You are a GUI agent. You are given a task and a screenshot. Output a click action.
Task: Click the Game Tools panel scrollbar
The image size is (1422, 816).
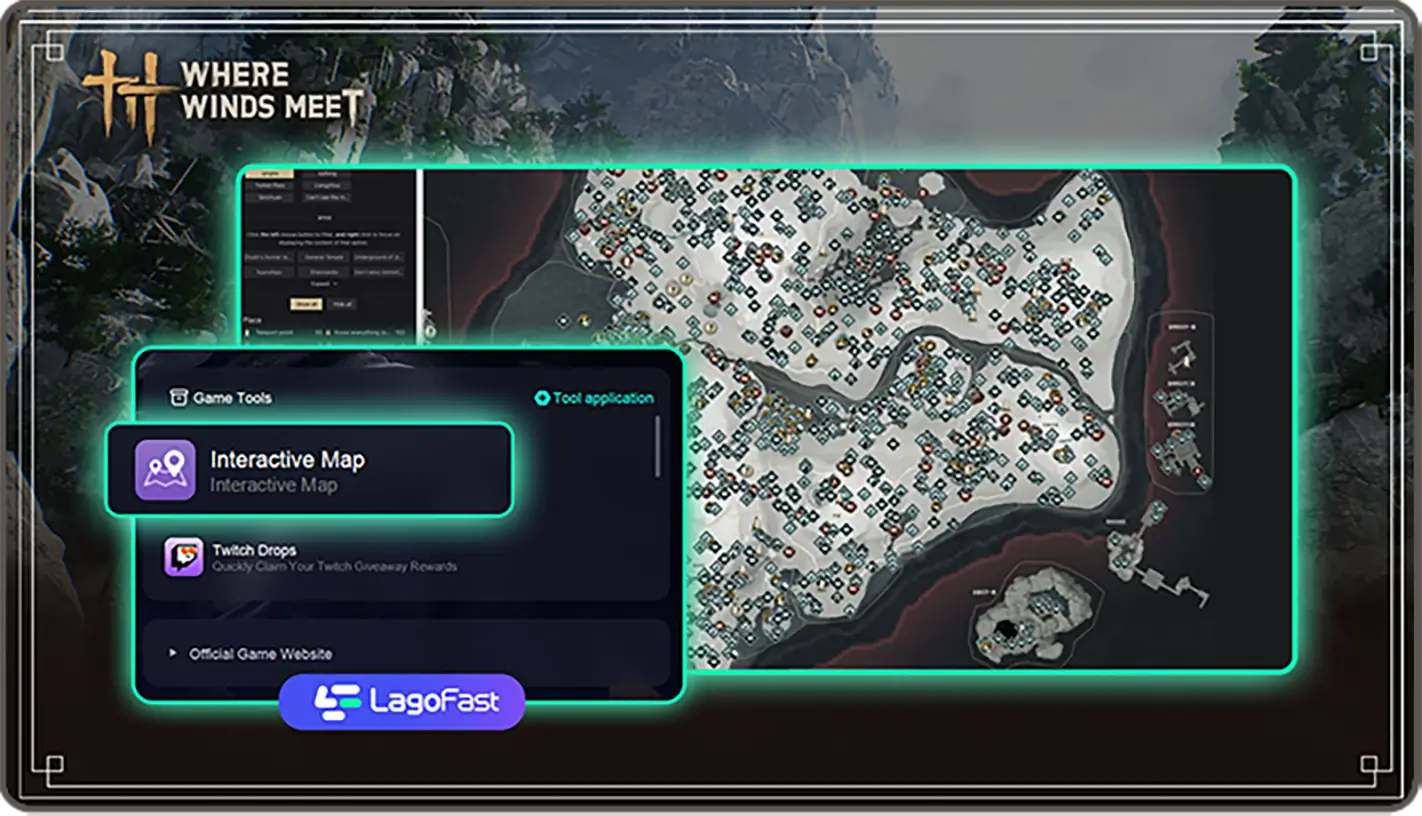pyautogui.click(x=657, y=446)
